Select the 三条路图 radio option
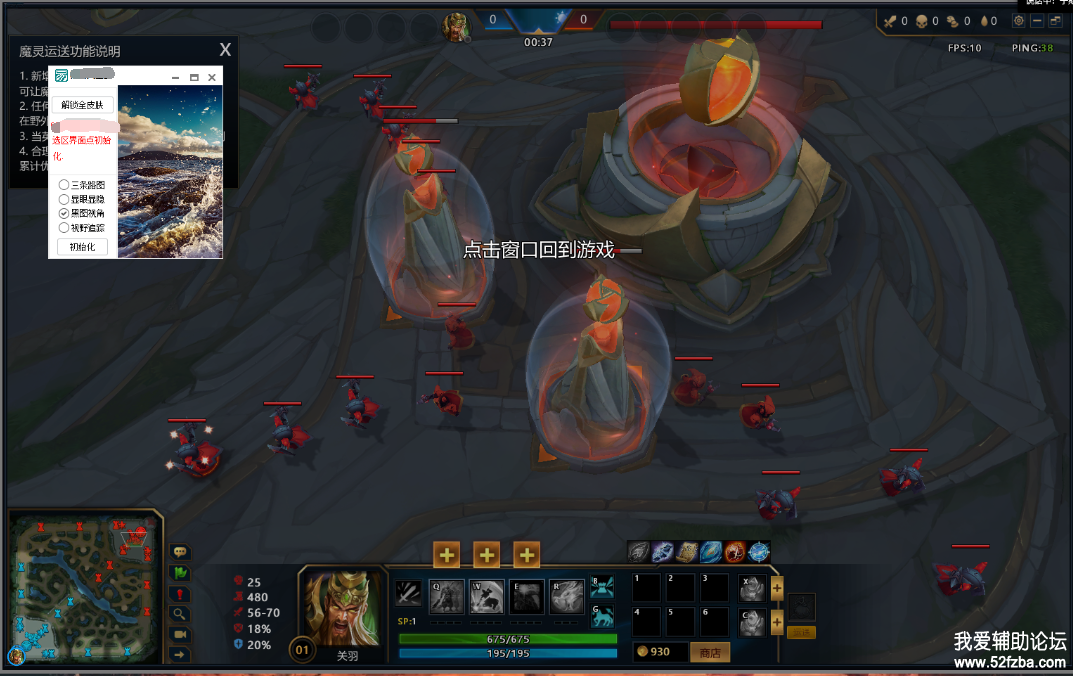This screenshot has width=1073, height=676. tap(64, 185)
